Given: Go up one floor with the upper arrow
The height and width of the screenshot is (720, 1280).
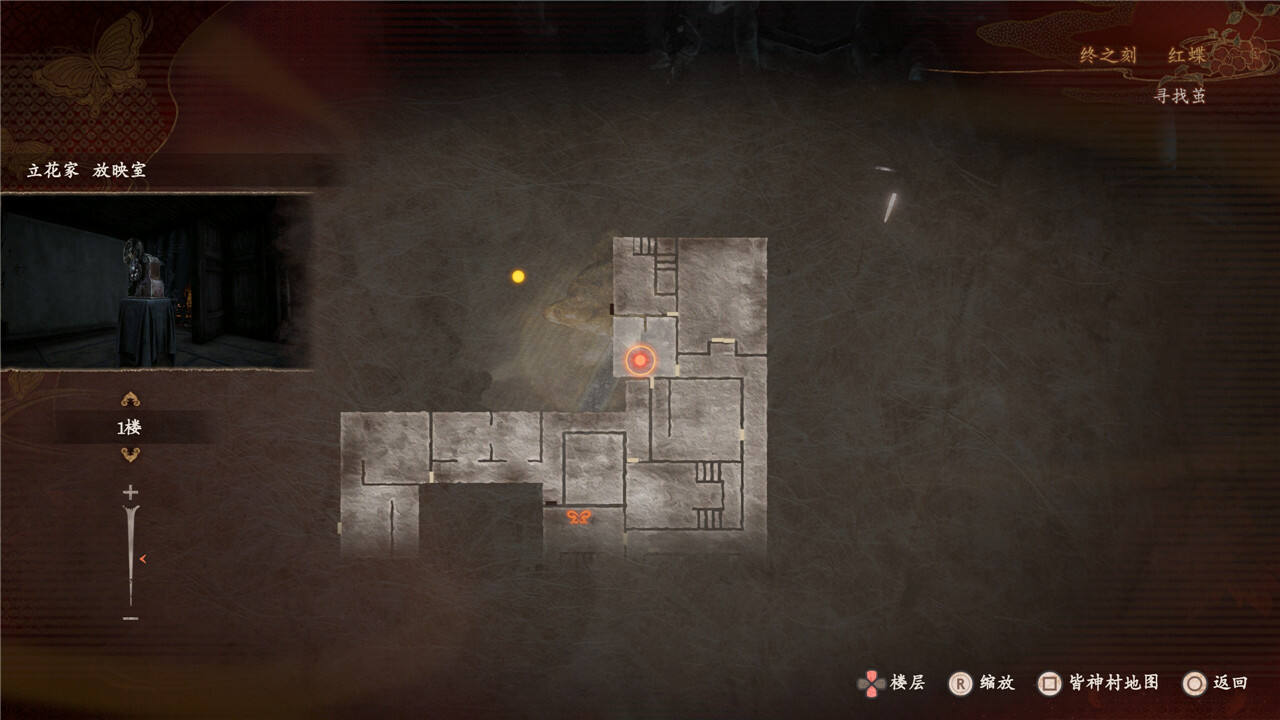Looking at the screenshot, I should coord(130,400).
